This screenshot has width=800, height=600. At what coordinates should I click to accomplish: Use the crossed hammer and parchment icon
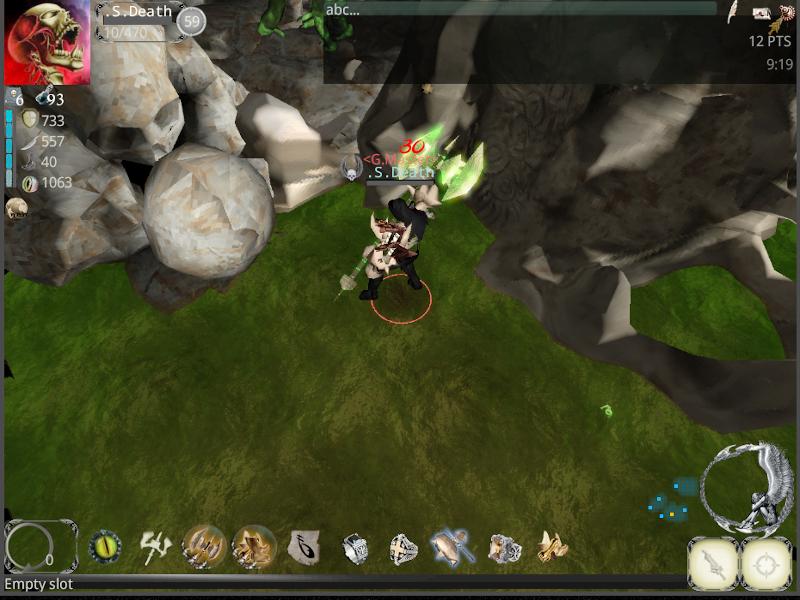[452, 546]
